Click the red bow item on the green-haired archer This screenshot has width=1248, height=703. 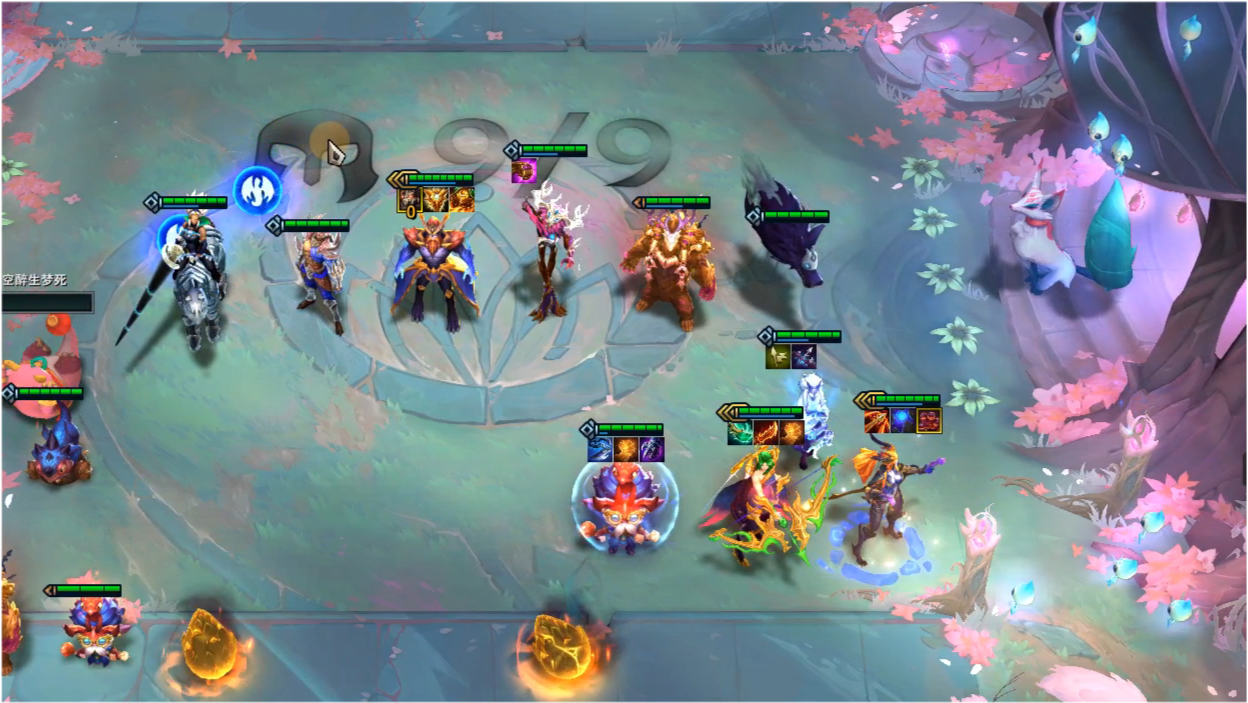766,433
